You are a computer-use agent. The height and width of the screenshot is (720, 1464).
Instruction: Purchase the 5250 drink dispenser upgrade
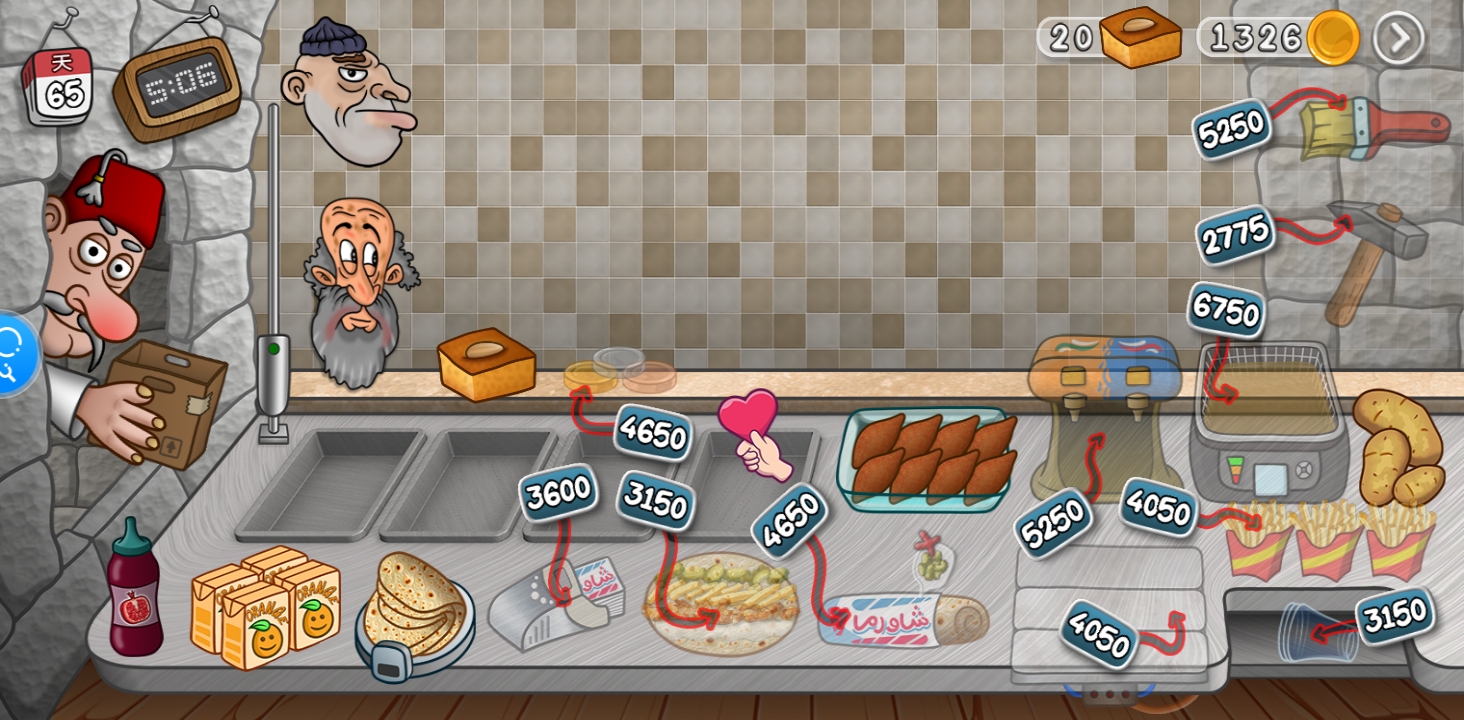point(1052,521)
